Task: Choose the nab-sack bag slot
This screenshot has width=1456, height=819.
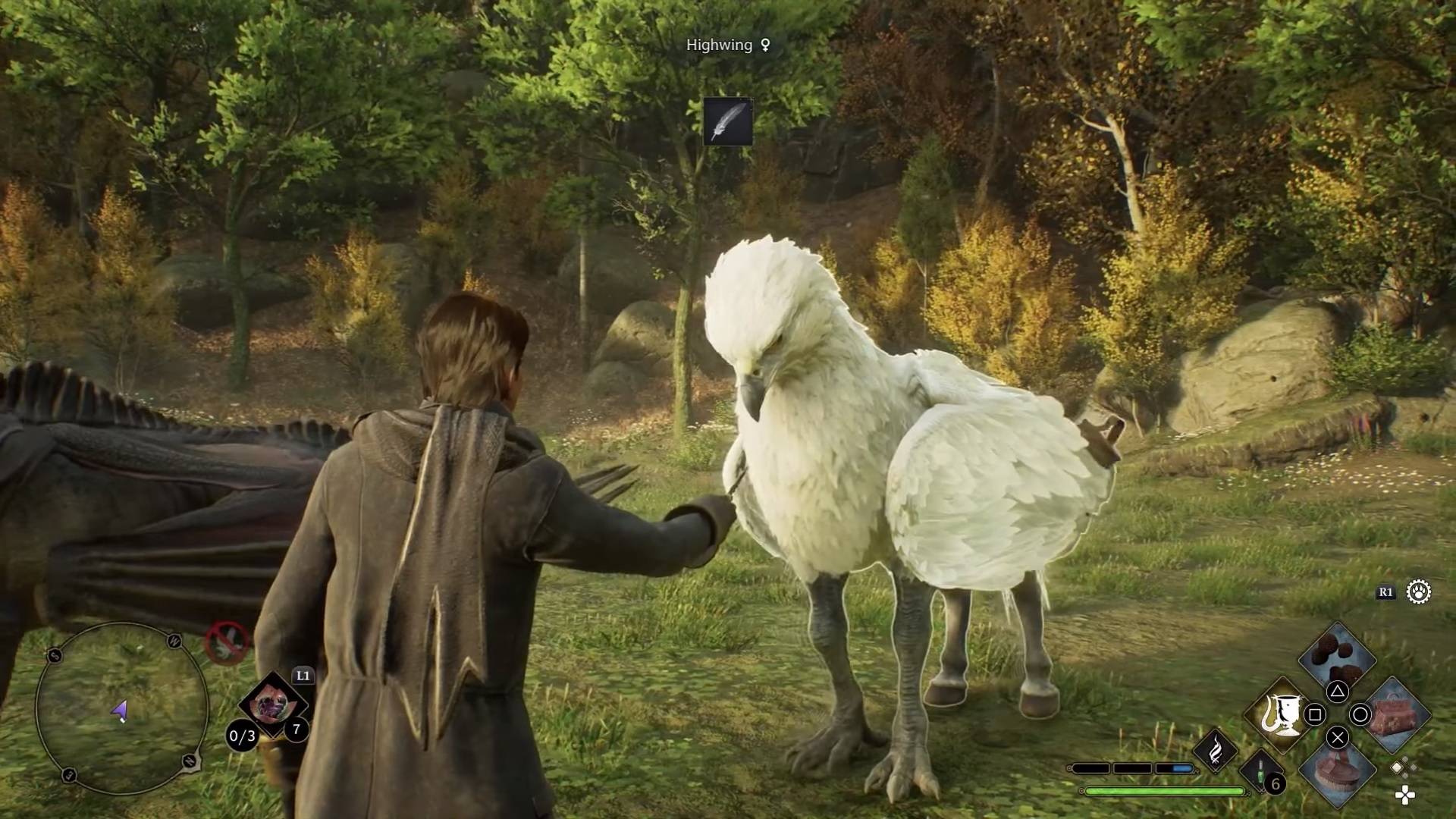Action: [1397, 713]
